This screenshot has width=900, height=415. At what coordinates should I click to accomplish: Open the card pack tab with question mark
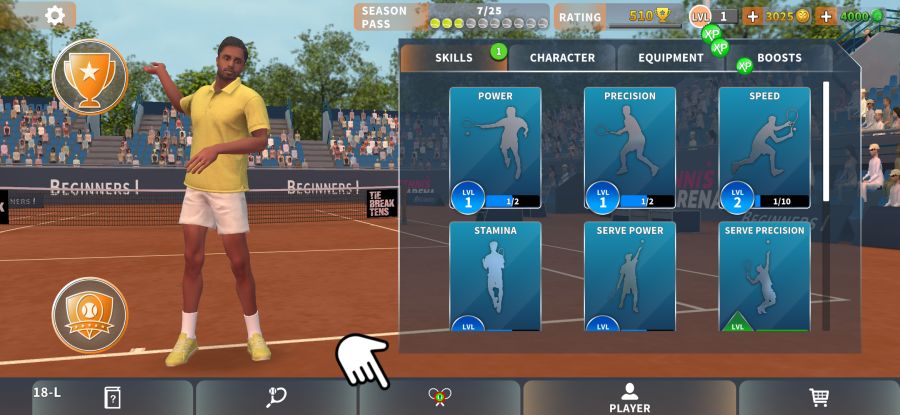112,397
